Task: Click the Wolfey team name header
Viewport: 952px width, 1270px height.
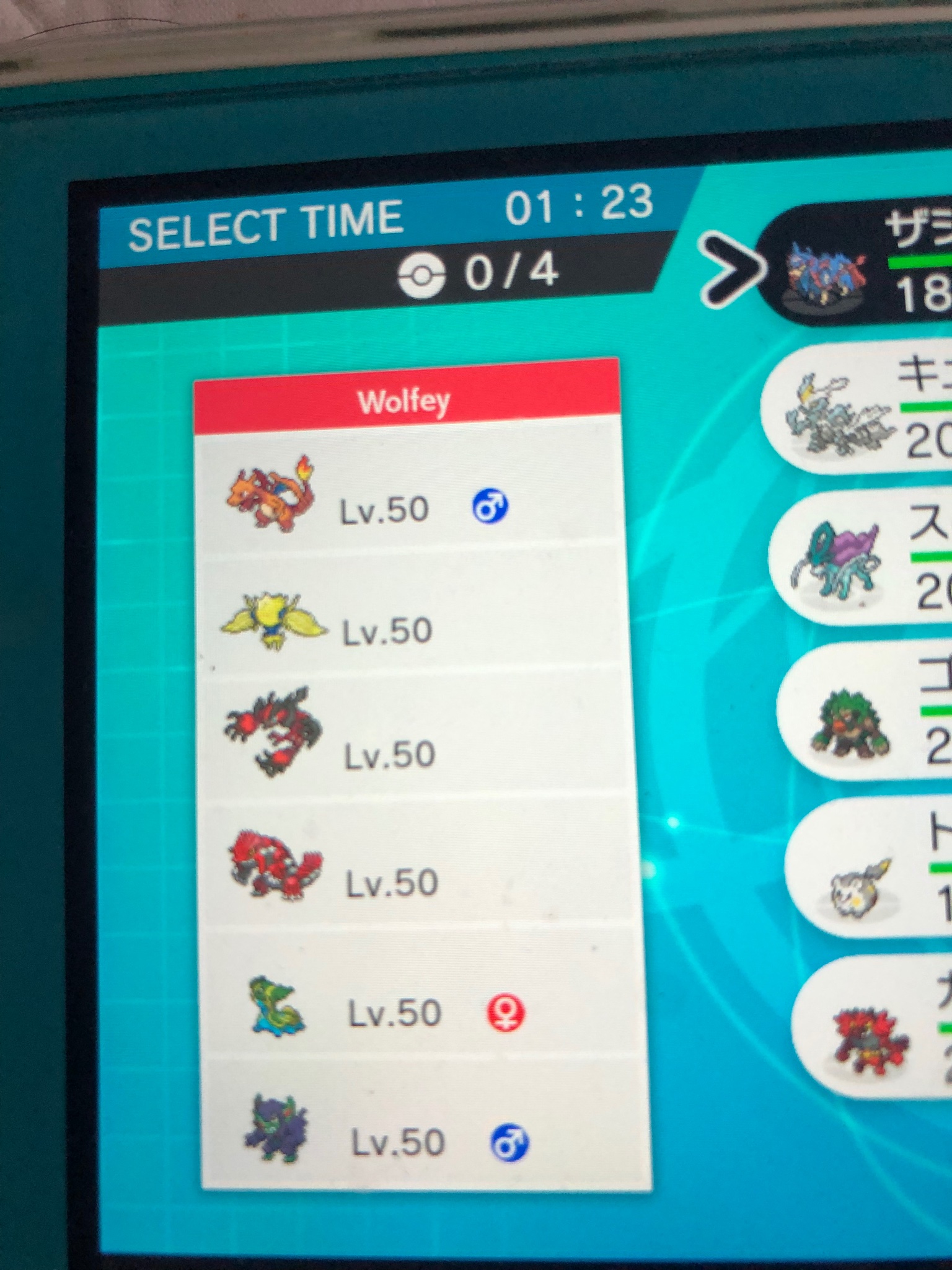Action: tap(406, 401)
